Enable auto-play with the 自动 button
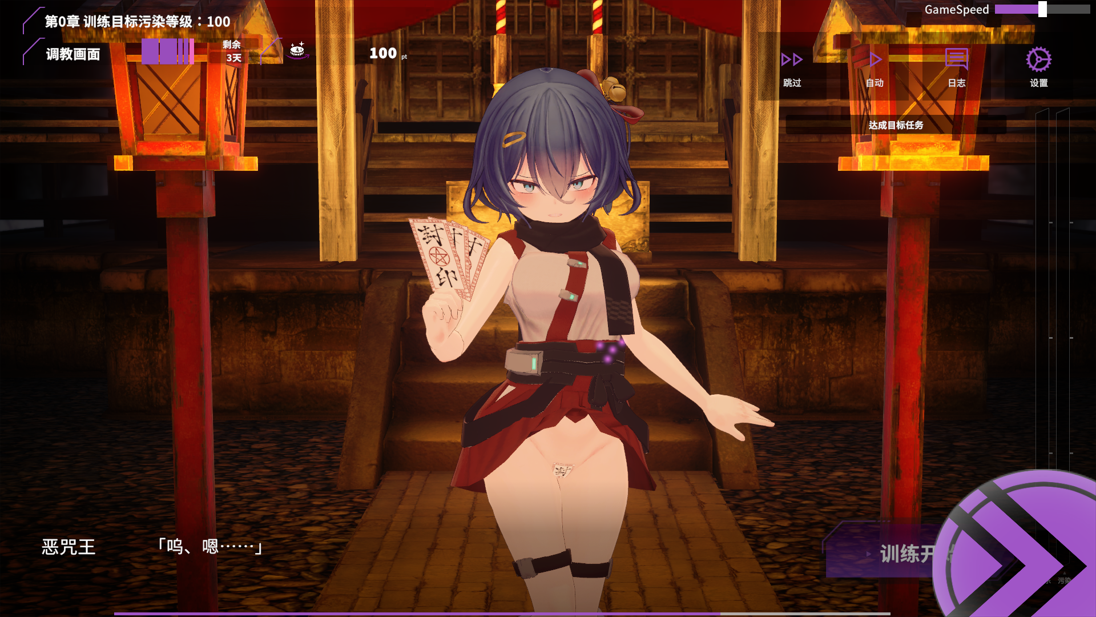The width and height of the screenshot is (1096, 617). 874,66
